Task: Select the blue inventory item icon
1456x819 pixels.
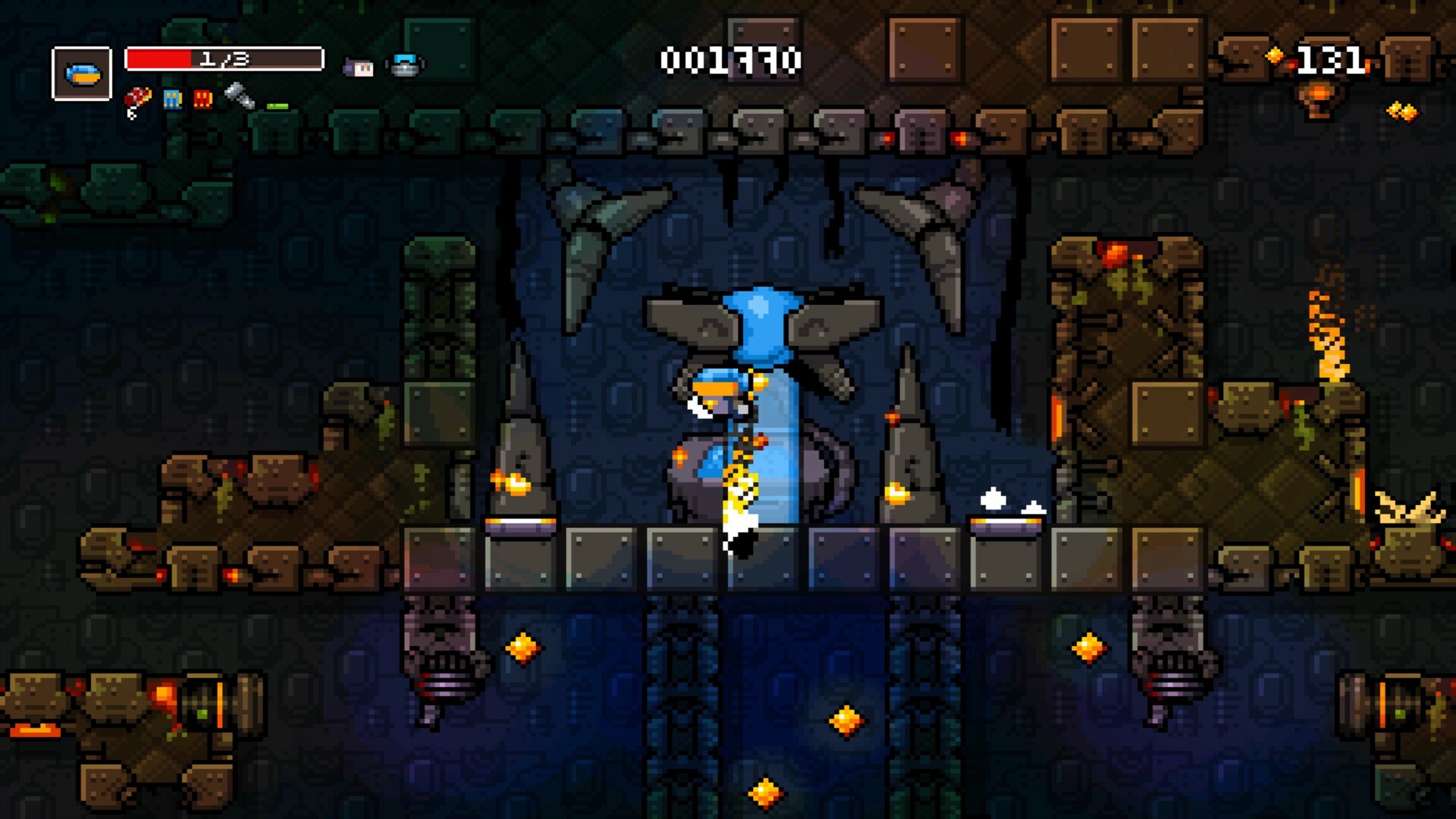Action: (172, 101)
